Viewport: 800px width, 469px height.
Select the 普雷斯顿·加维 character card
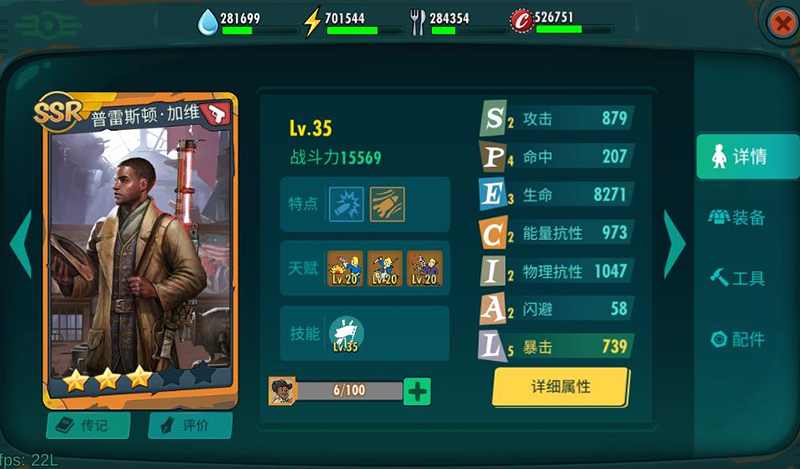[x=139, y=250]
